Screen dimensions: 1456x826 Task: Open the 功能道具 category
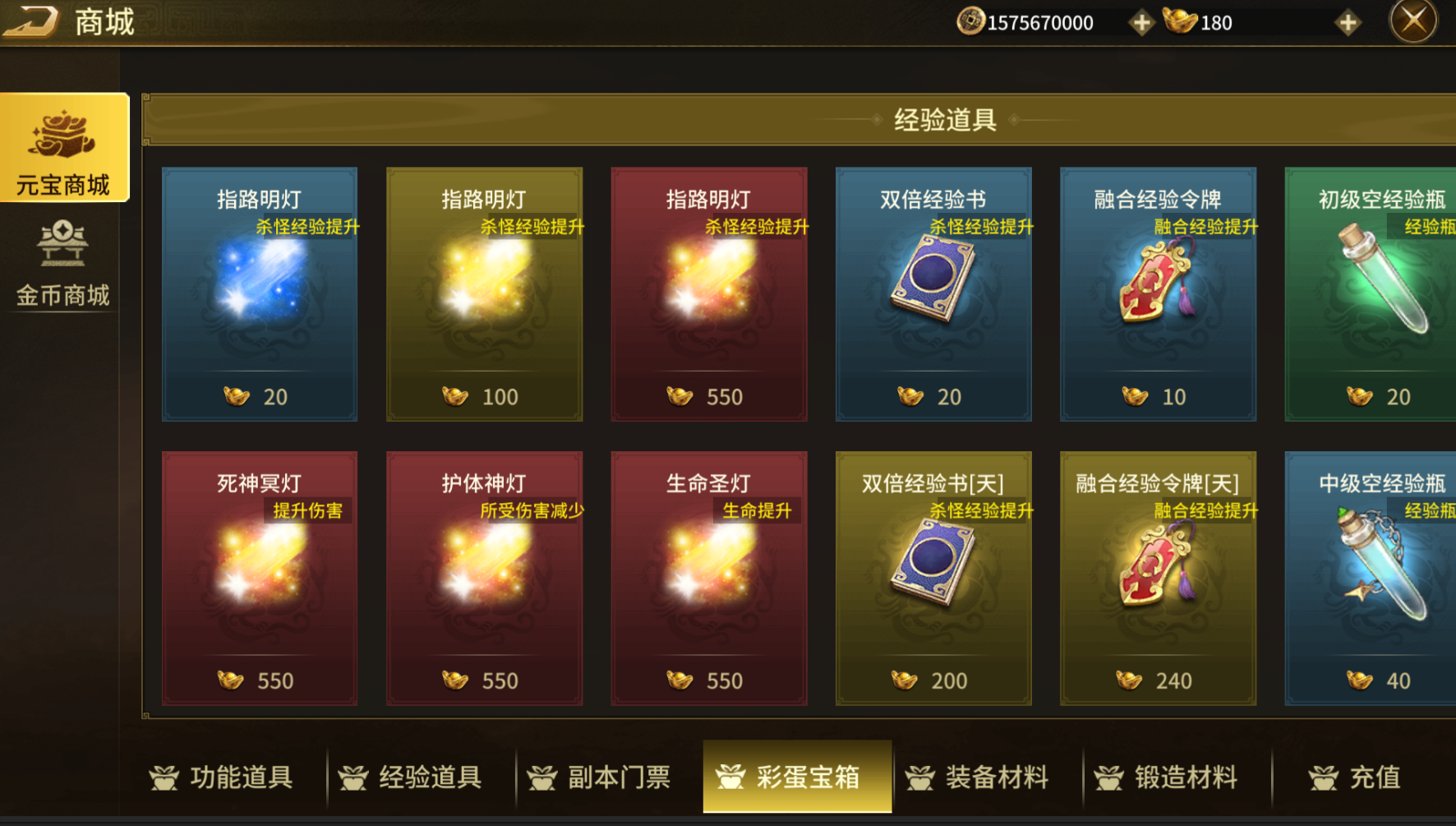click(x=222, y=777)
